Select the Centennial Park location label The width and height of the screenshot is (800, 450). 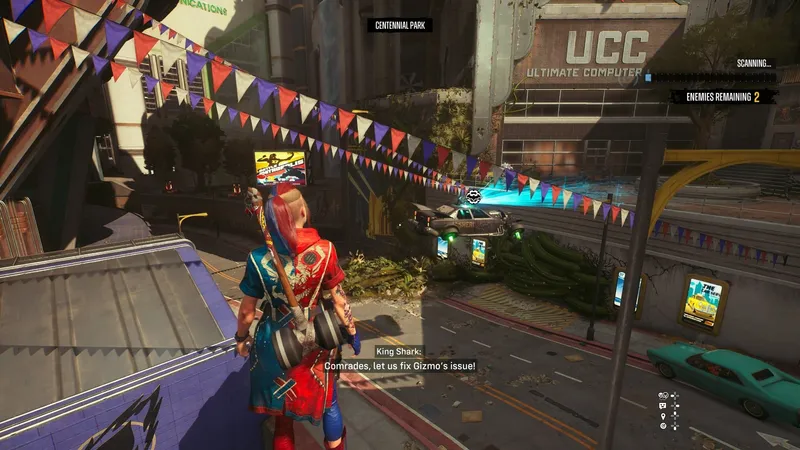click(x=399, y=24)
